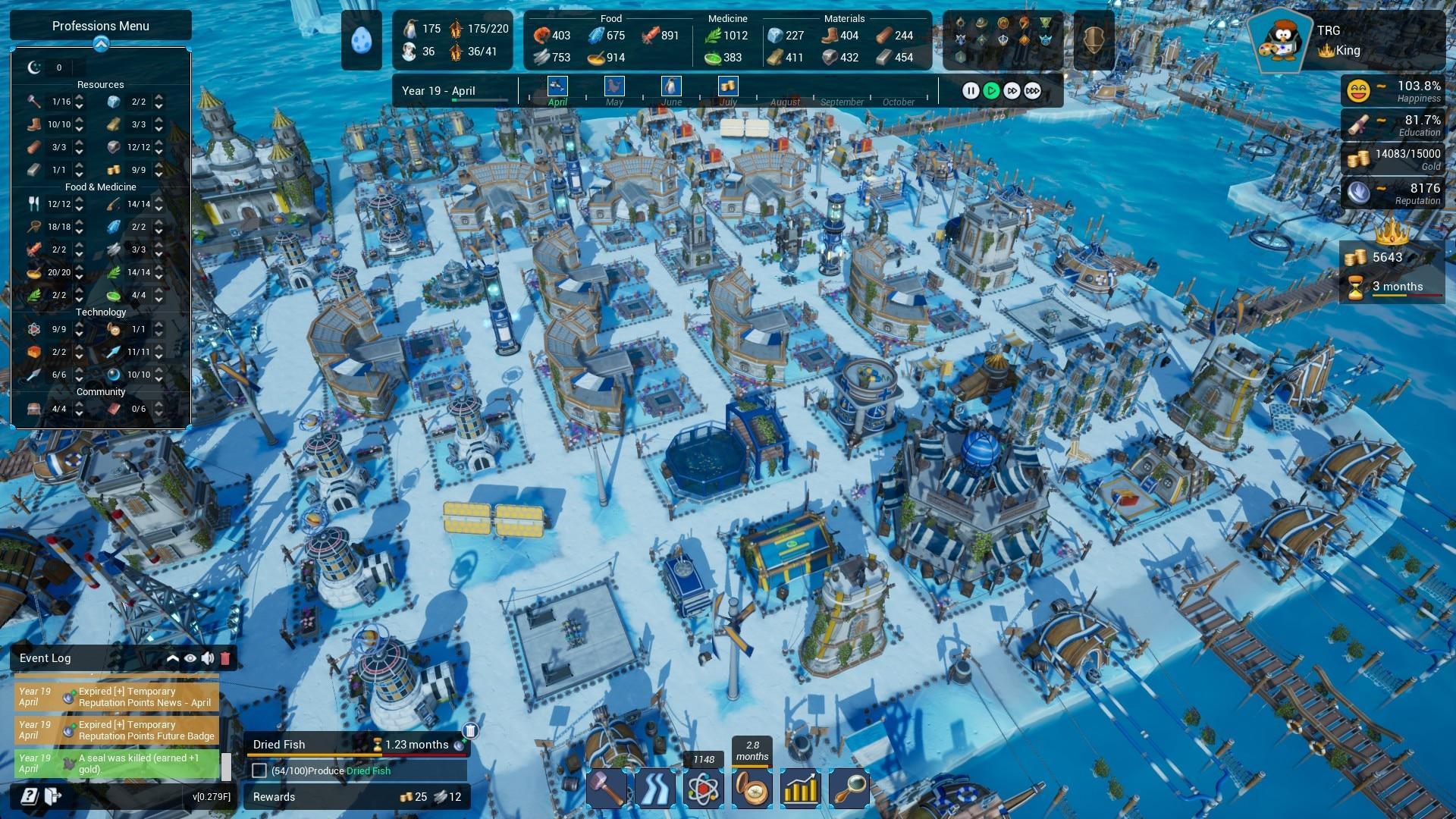Open the magnifying glass search tool
1456x819 pixels.
click(x=849, y=789)
